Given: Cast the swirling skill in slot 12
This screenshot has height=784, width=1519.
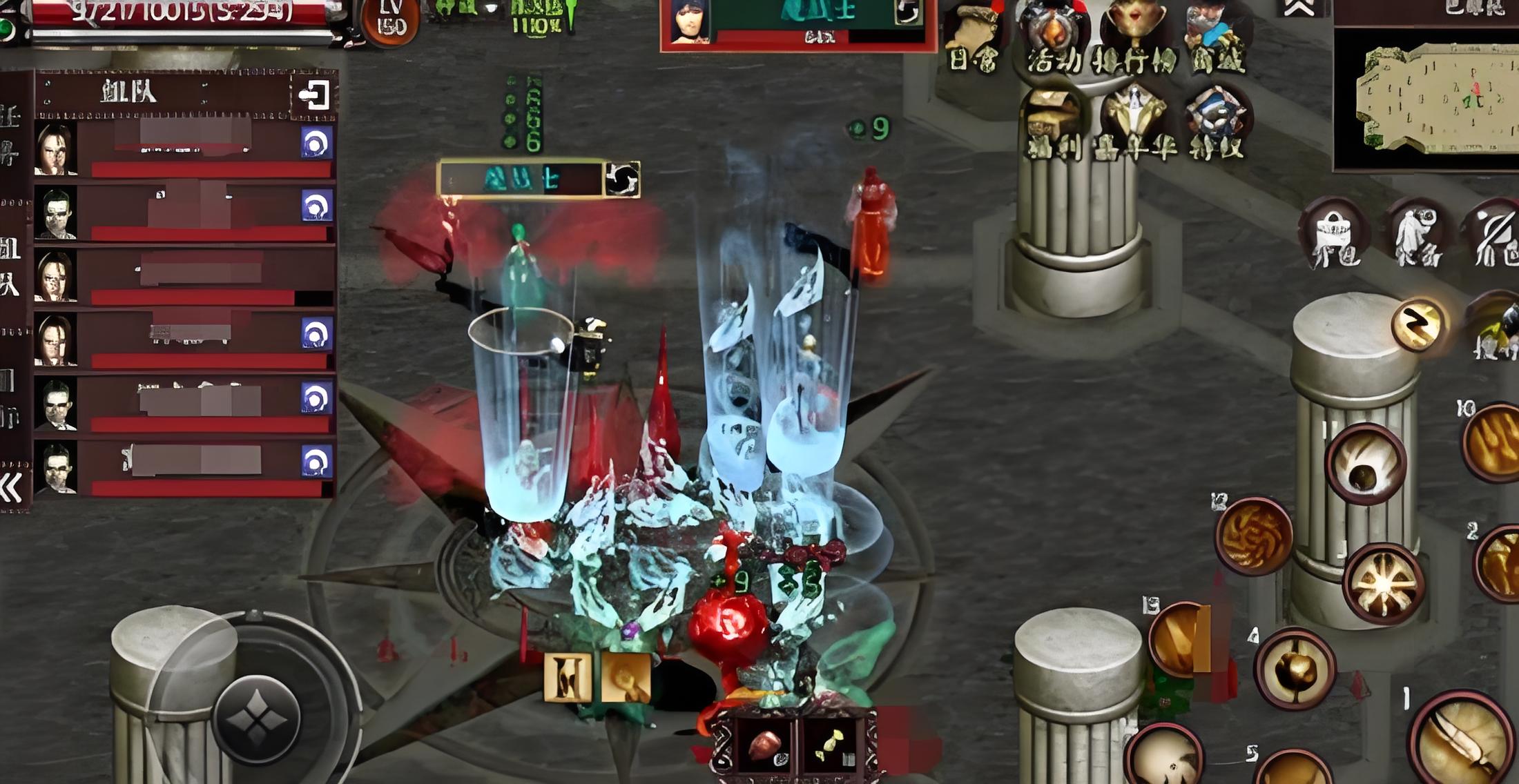Looking at the screenshot, I should pyautogui.click(x=1253, y=536).
